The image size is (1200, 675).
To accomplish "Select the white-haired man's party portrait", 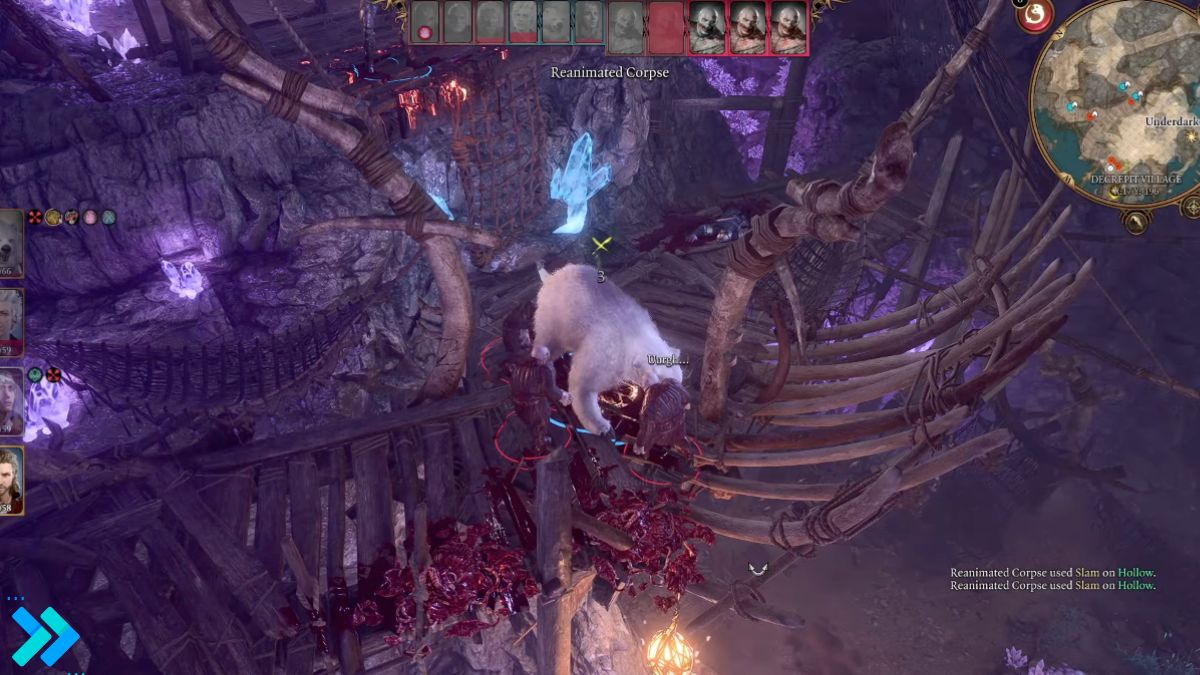I will [x=10, y=318].
